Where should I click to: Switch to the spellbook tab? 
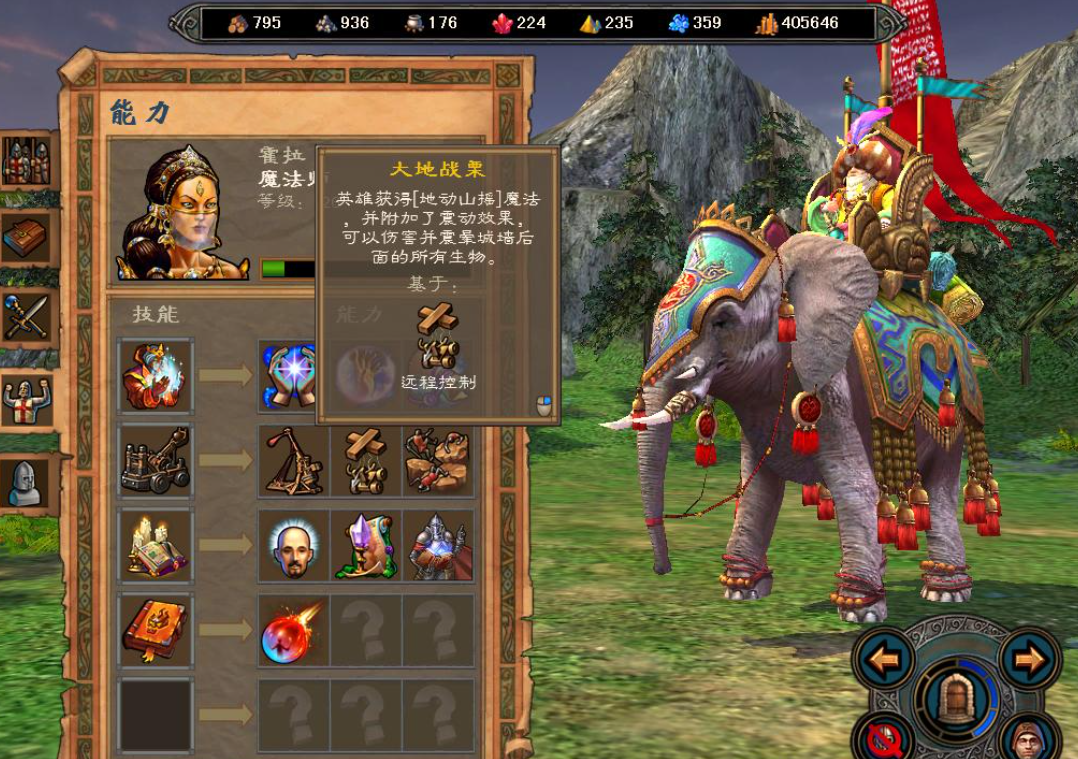coord(25,236)
